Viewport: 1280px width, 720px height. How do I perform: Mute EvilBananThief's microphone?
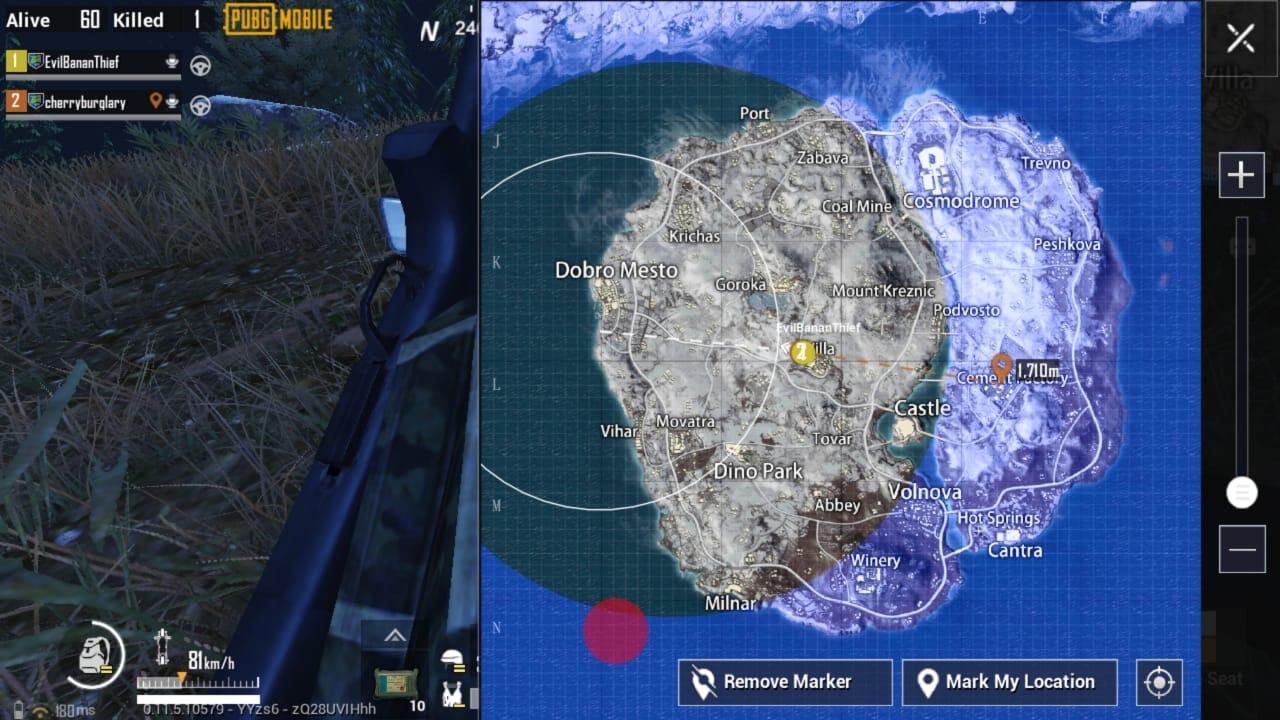tap(173, 64)
